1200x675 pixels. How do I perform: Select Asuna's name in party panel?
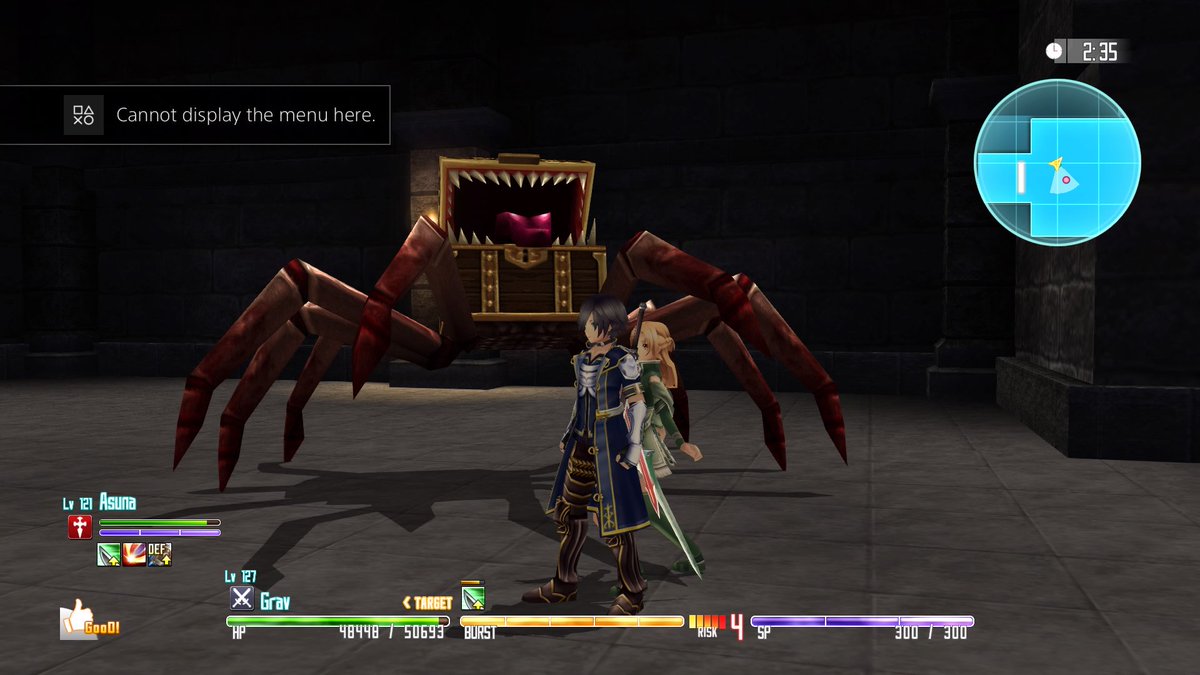[x=117, y=502]
